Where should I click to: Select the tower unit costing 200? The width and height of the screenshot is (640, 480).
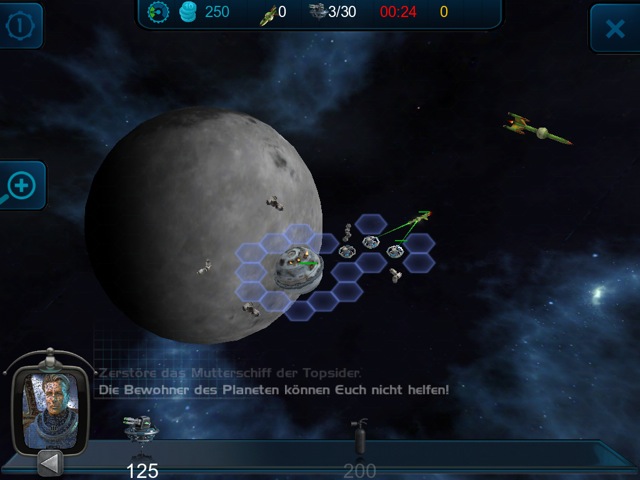point(358,439)
